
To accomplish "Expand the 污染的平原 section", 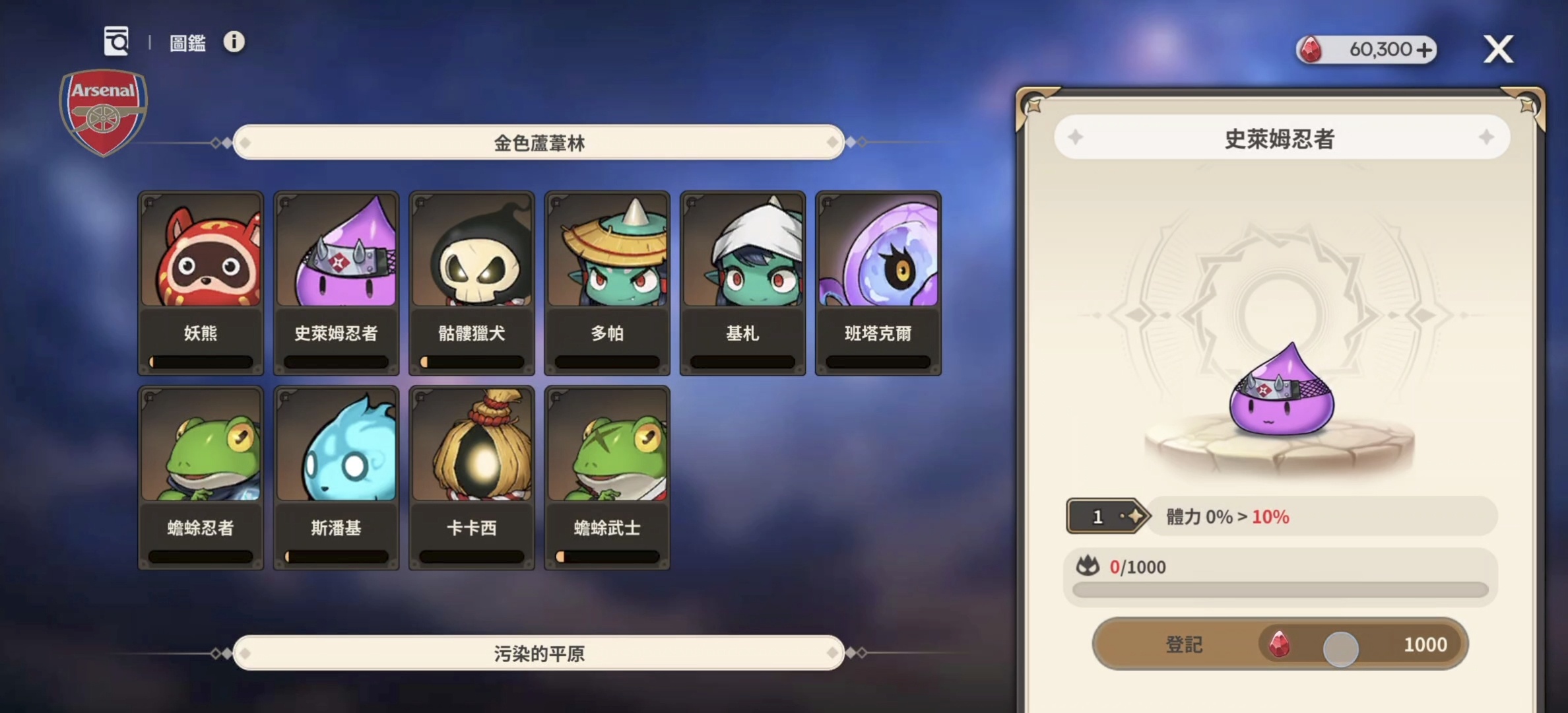I will pos(539,653).
